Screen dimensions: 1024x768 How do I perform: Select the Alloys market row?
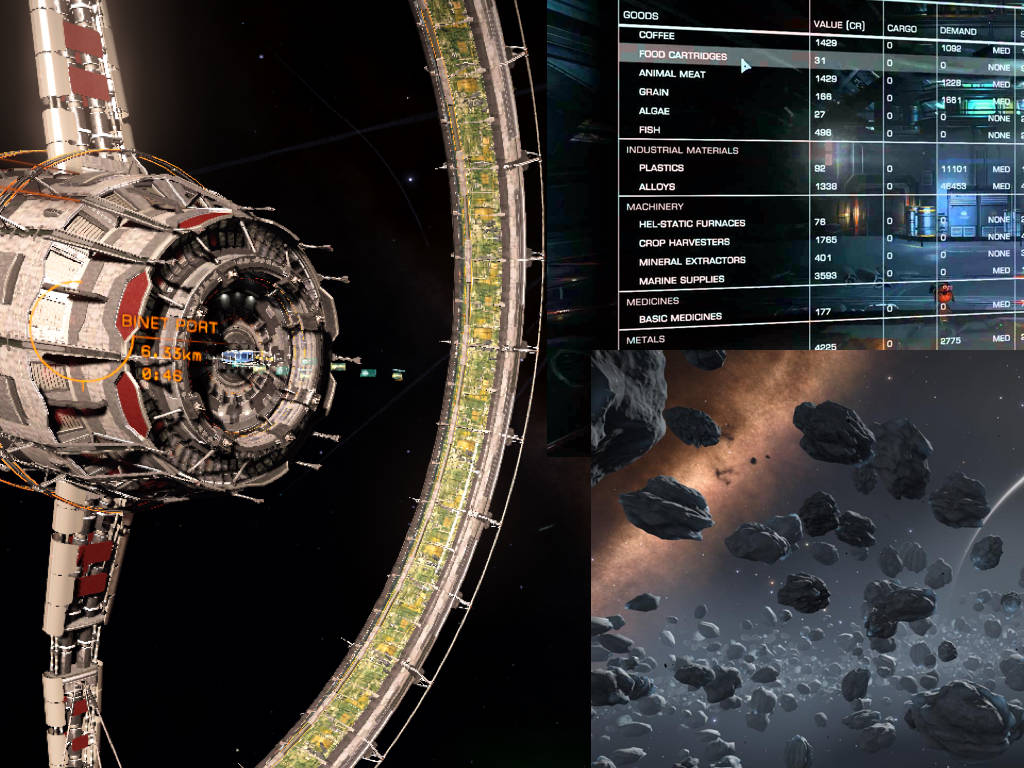coord(657,187)
